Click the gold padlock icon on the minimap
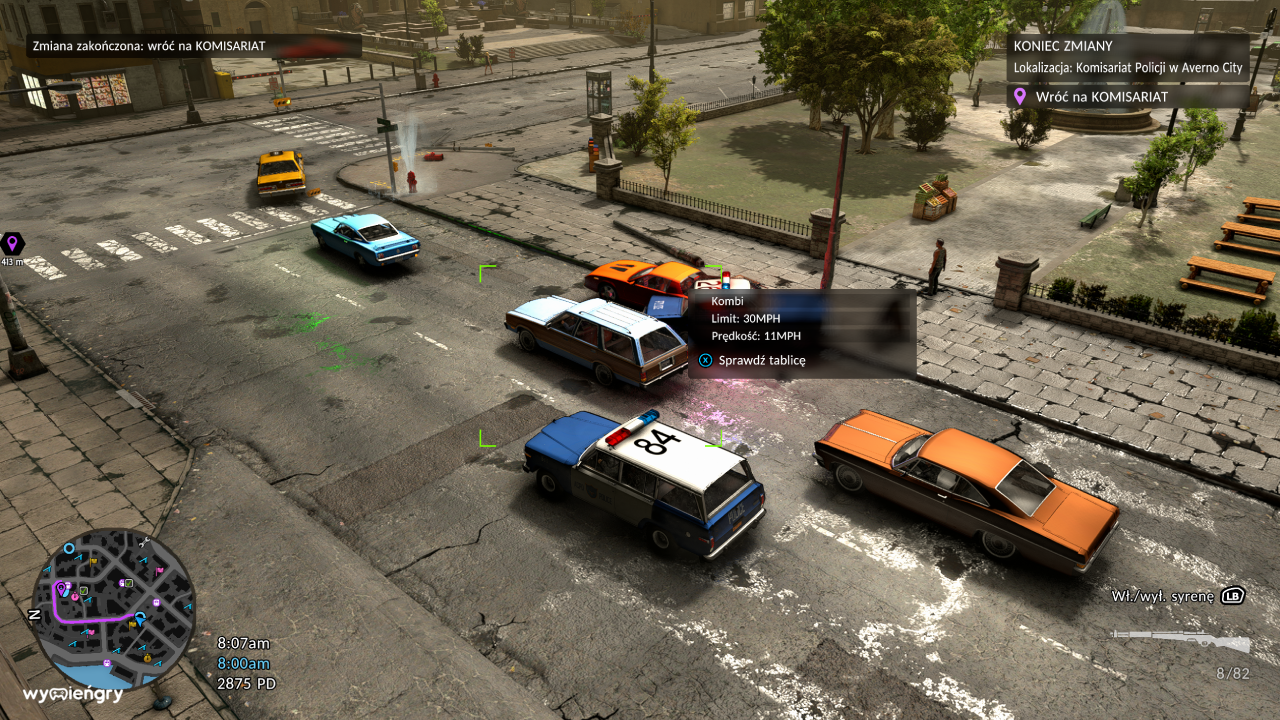 point(147,658)
